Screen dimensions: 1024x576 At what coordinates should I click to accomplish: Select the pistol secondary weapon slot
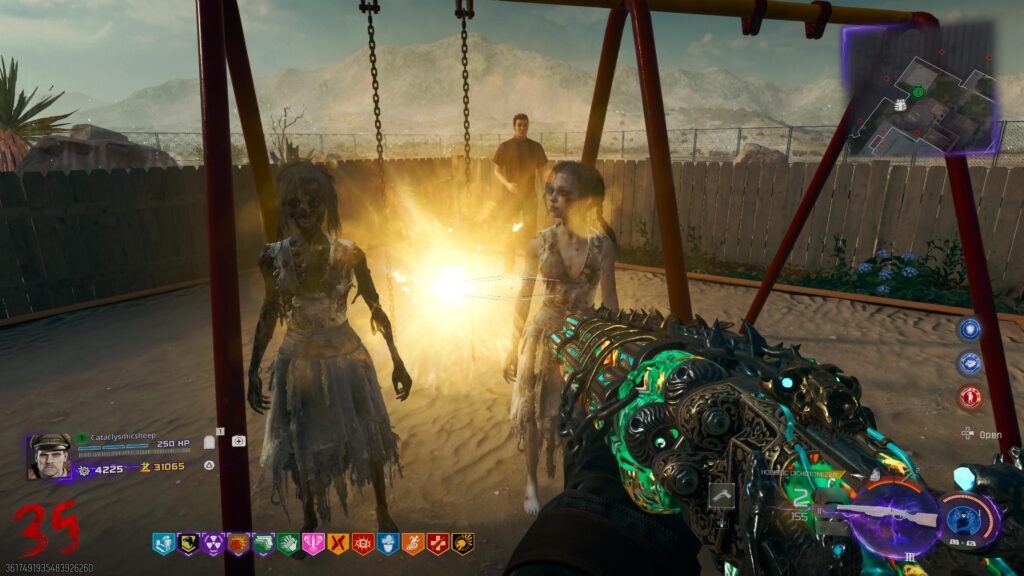tap(722, 493)
